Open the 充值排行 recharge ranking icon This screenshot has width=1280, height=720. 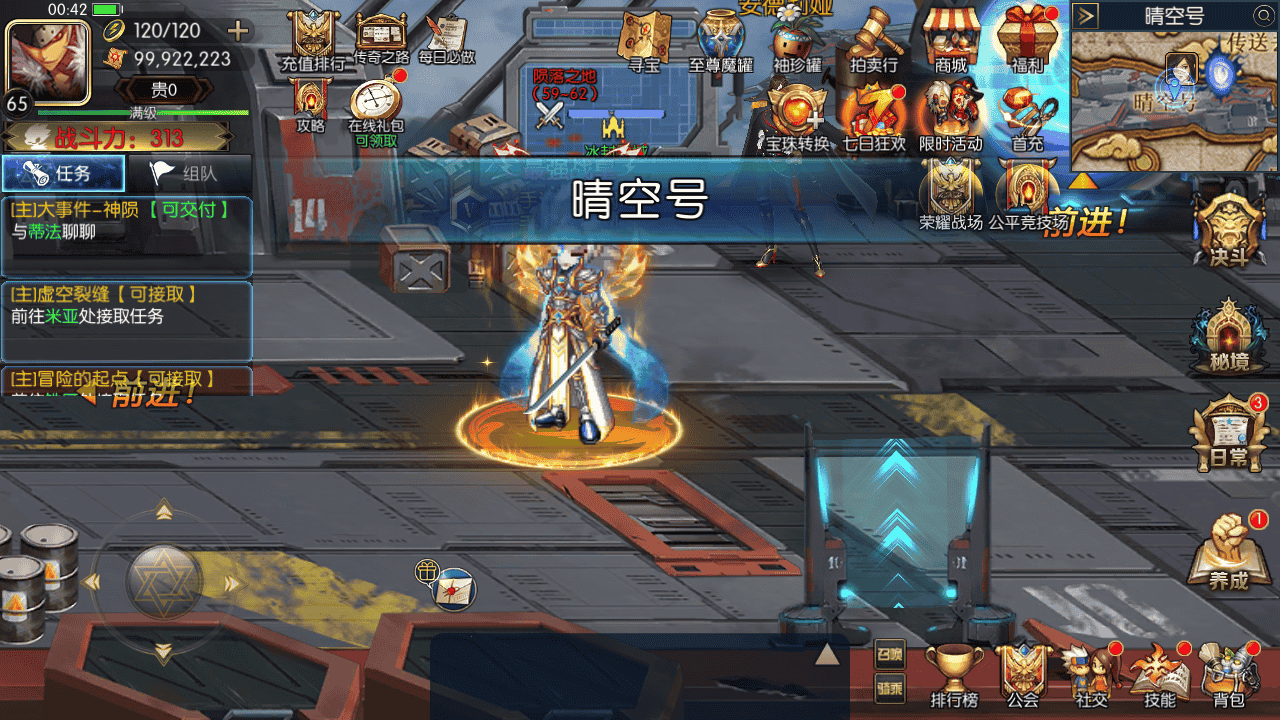pos(312,40)
